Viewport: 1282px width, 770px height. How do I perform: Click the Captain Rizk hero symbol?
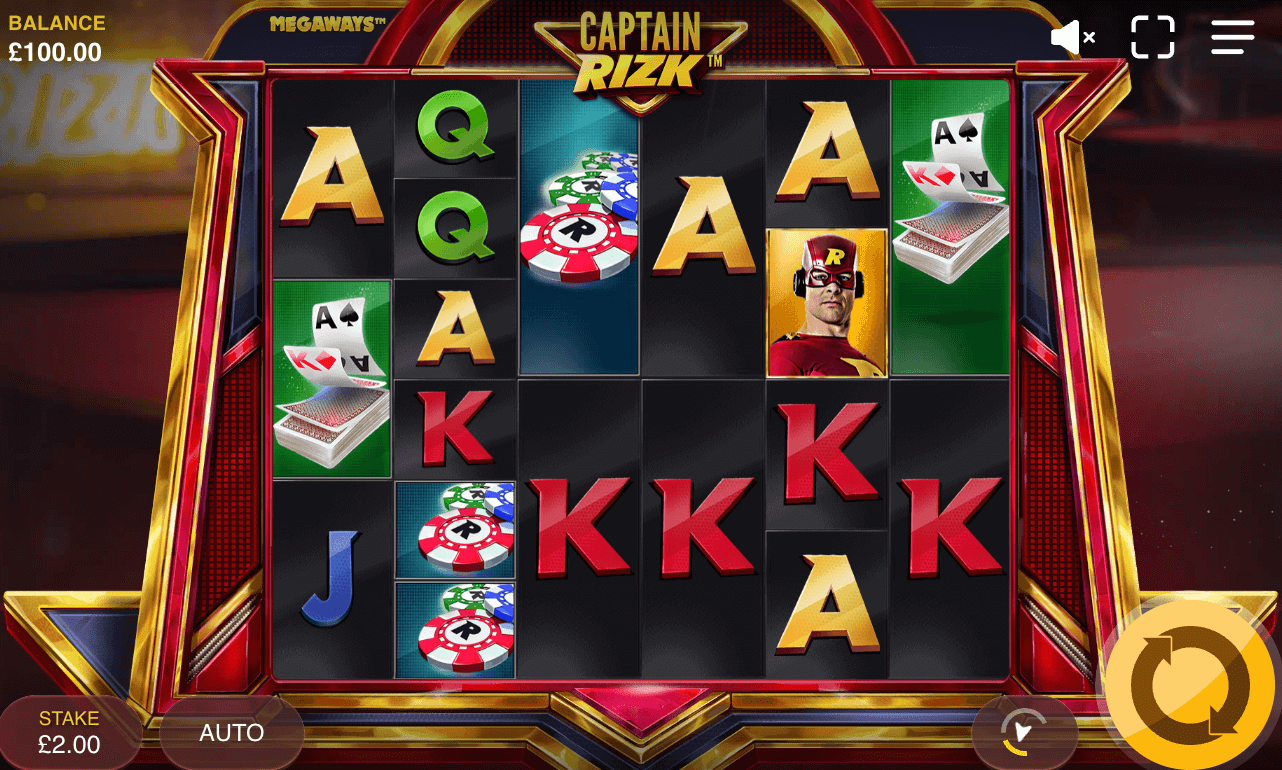[826, 302]
